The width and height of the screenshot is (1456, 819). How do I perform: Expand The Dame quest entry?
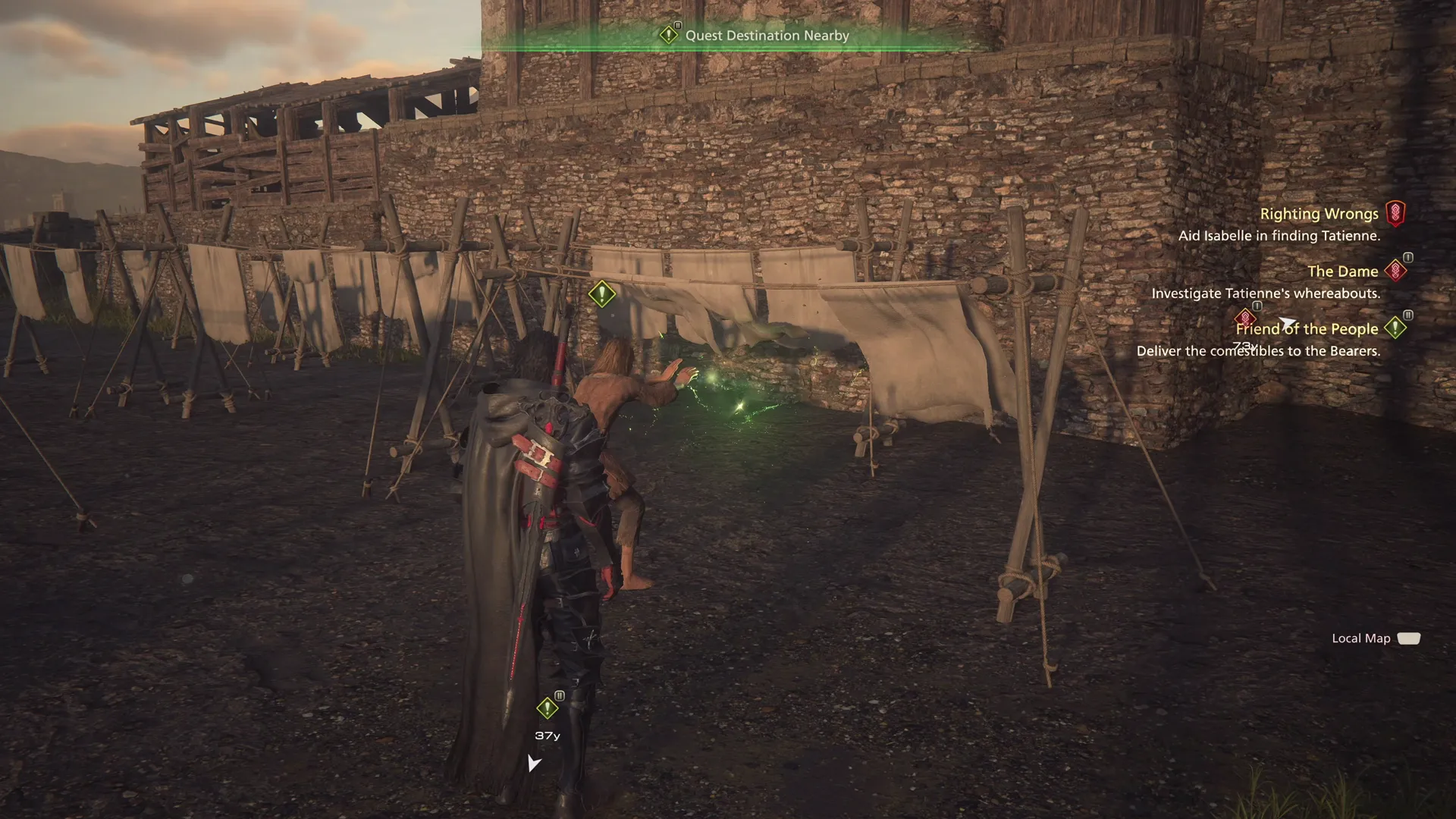(x=1344, y=271)
